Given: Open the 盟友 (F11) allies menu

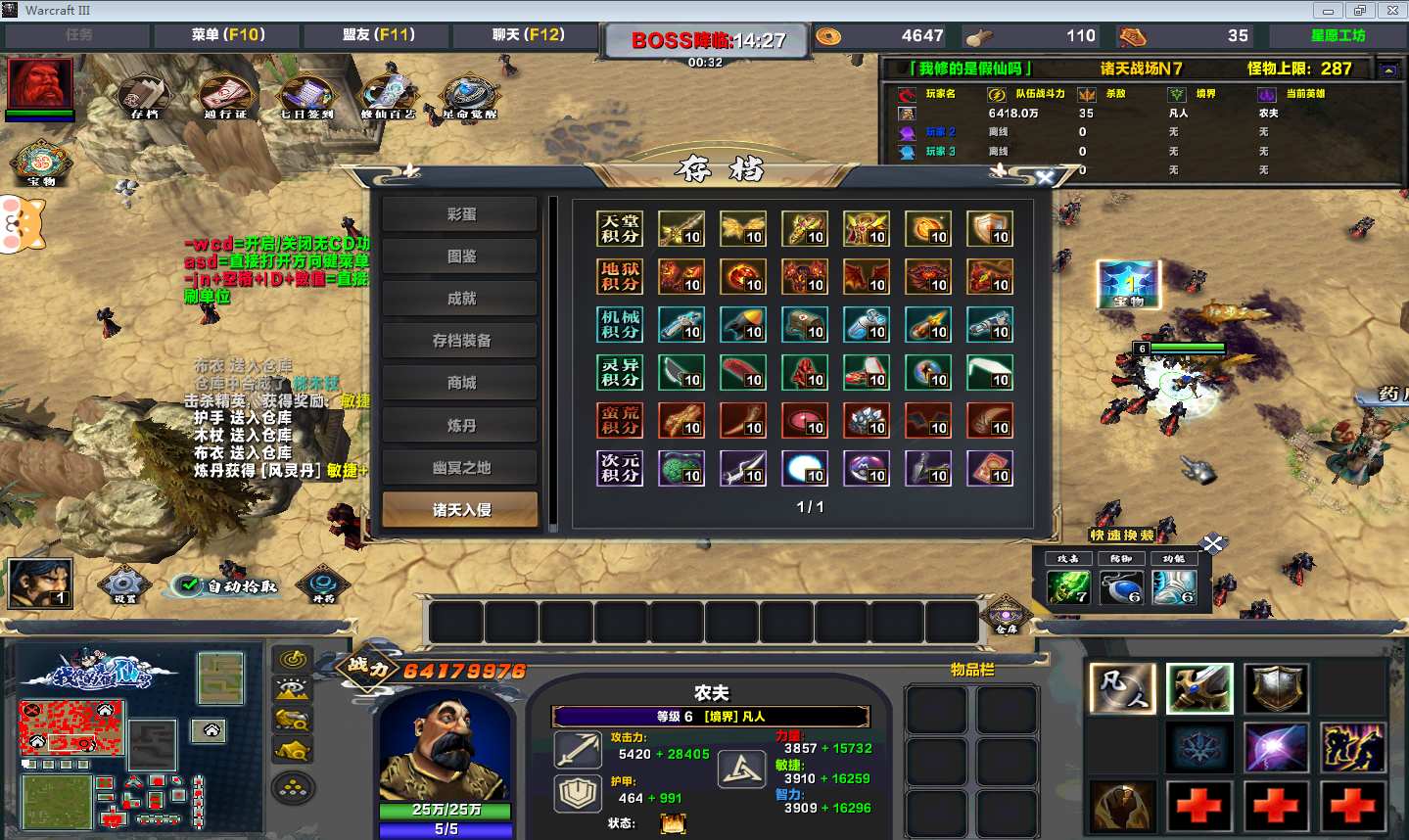Looking at the screenshot, I should click(x=378, y=35).
